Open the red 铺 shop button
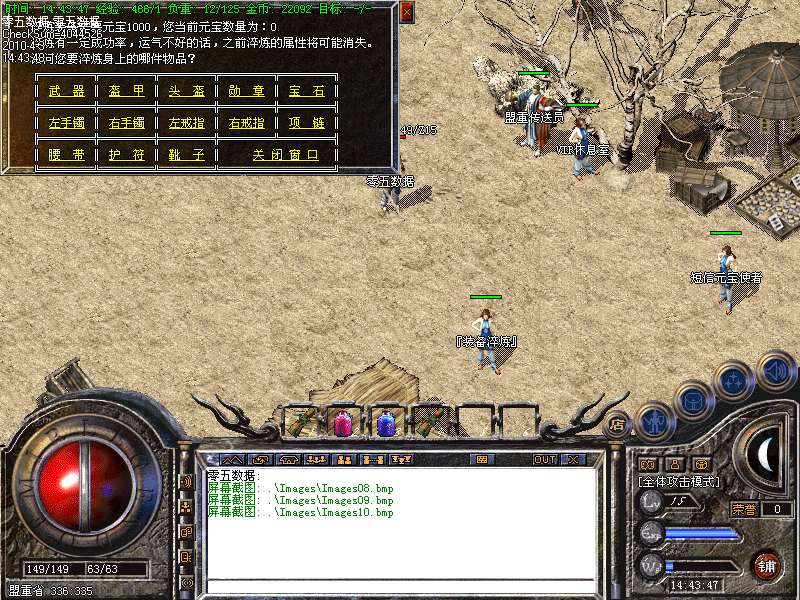This screenshot has height=600, width=800. (767, 565)
